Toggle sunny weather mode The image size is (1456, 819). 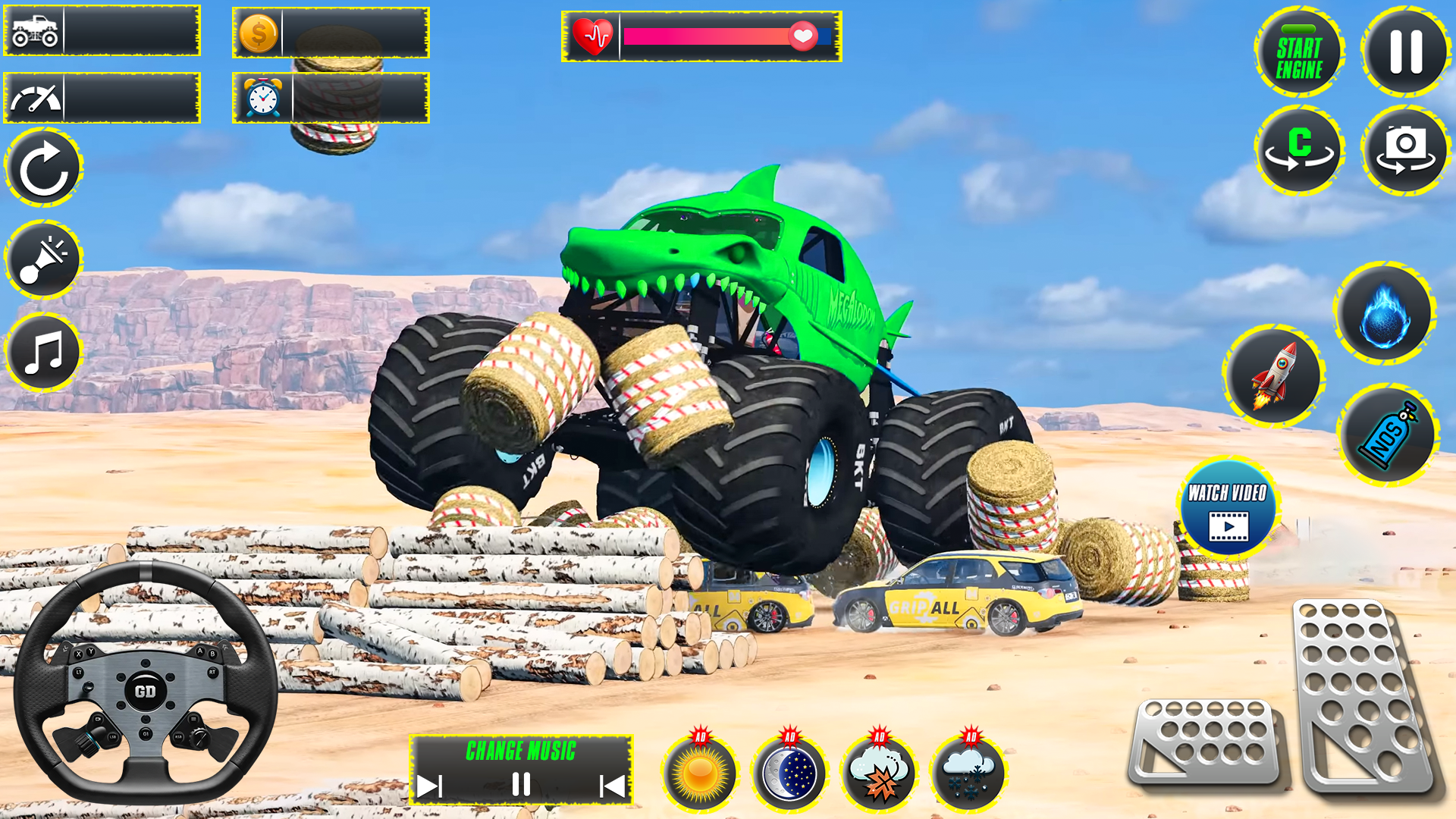(700, 771)
